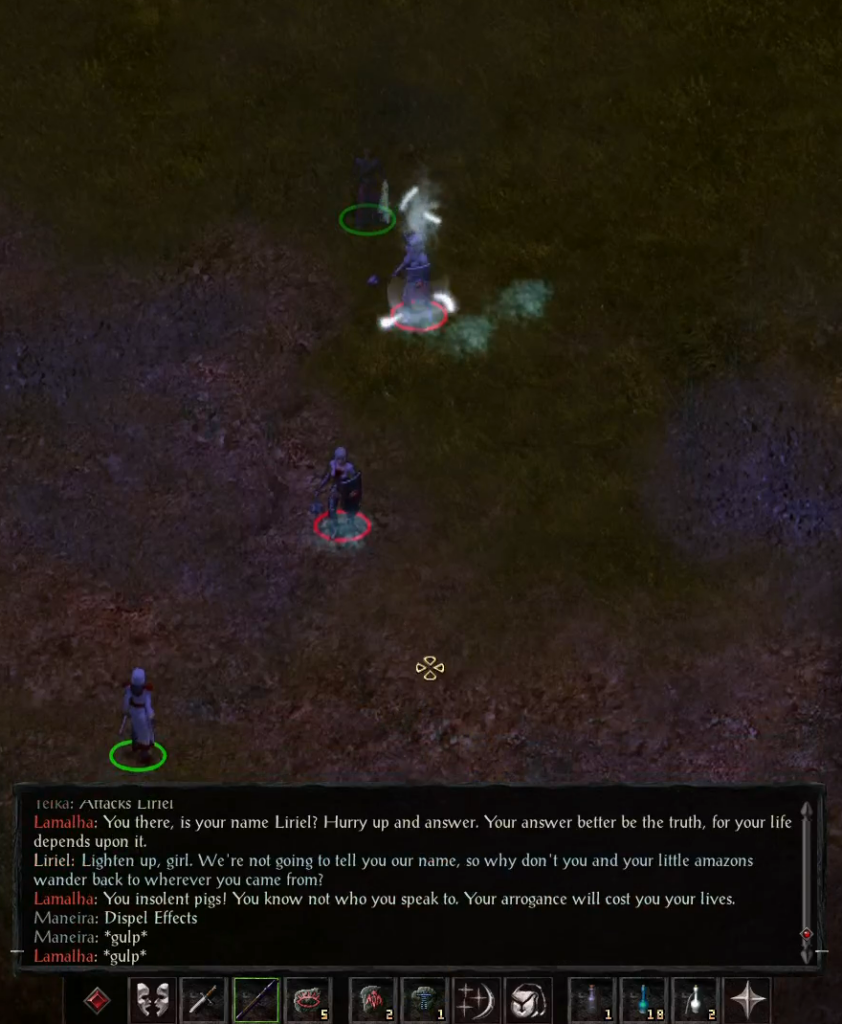Click the four-pointed star button

748,1000
